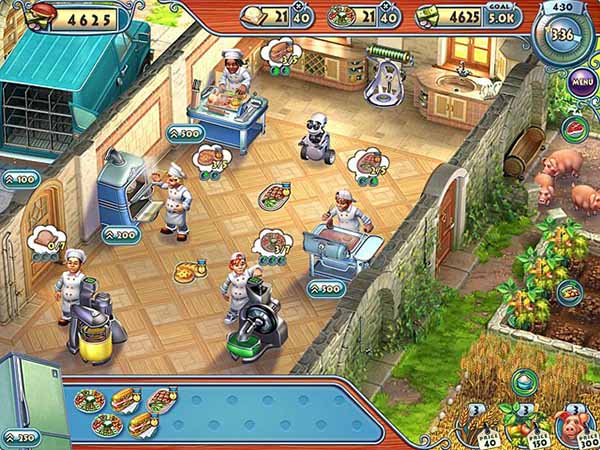Click the order bubble over the blender chef

click(x=46, y=240)
